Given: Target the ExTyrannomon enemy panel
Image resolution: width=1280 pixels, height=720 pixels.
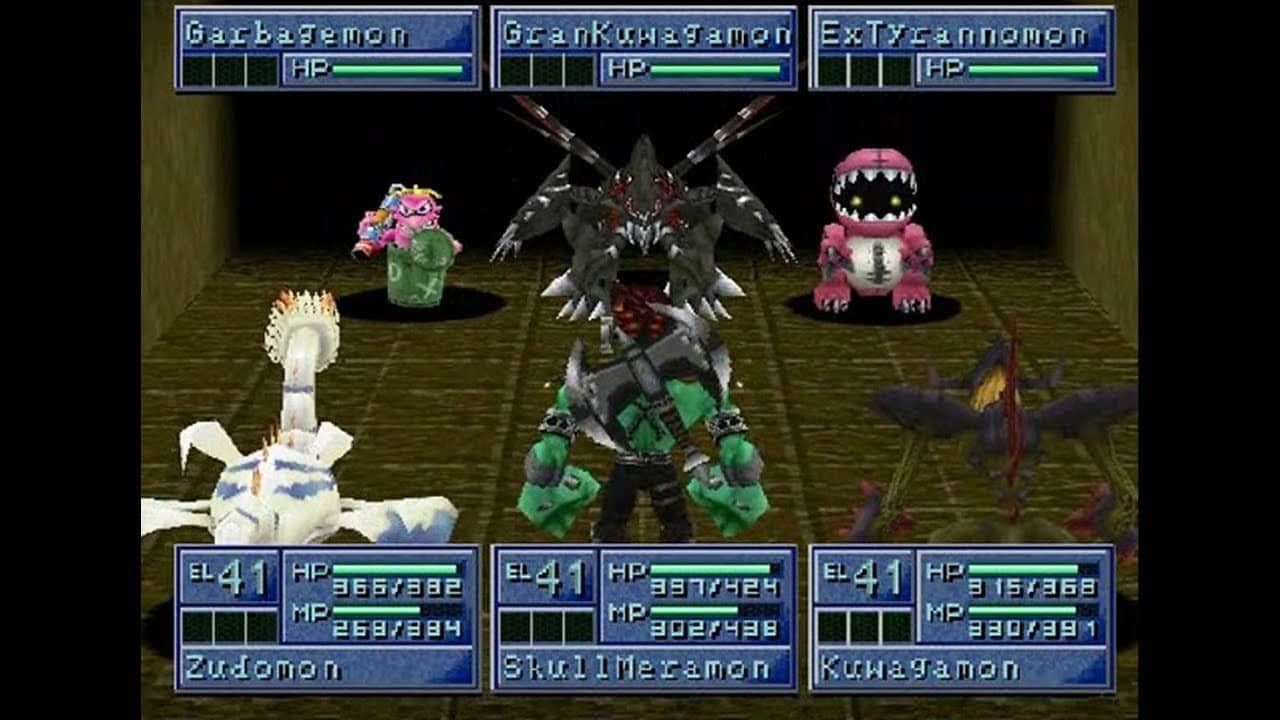Looking at the screenshot, I should (x=962, y=49).
